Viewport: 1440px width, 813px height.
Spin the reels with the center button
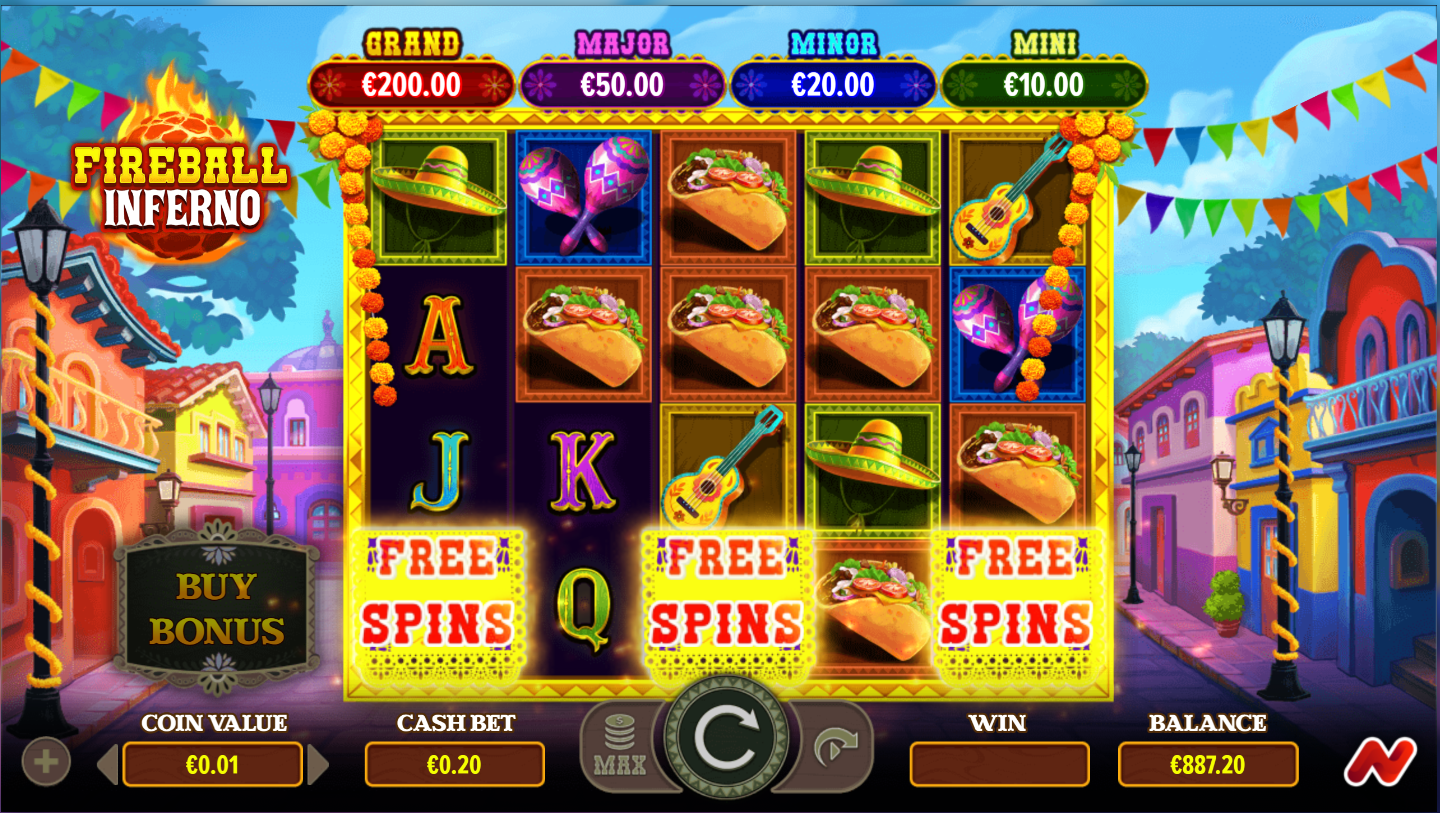pyautogui.click(x=726, y=738)
